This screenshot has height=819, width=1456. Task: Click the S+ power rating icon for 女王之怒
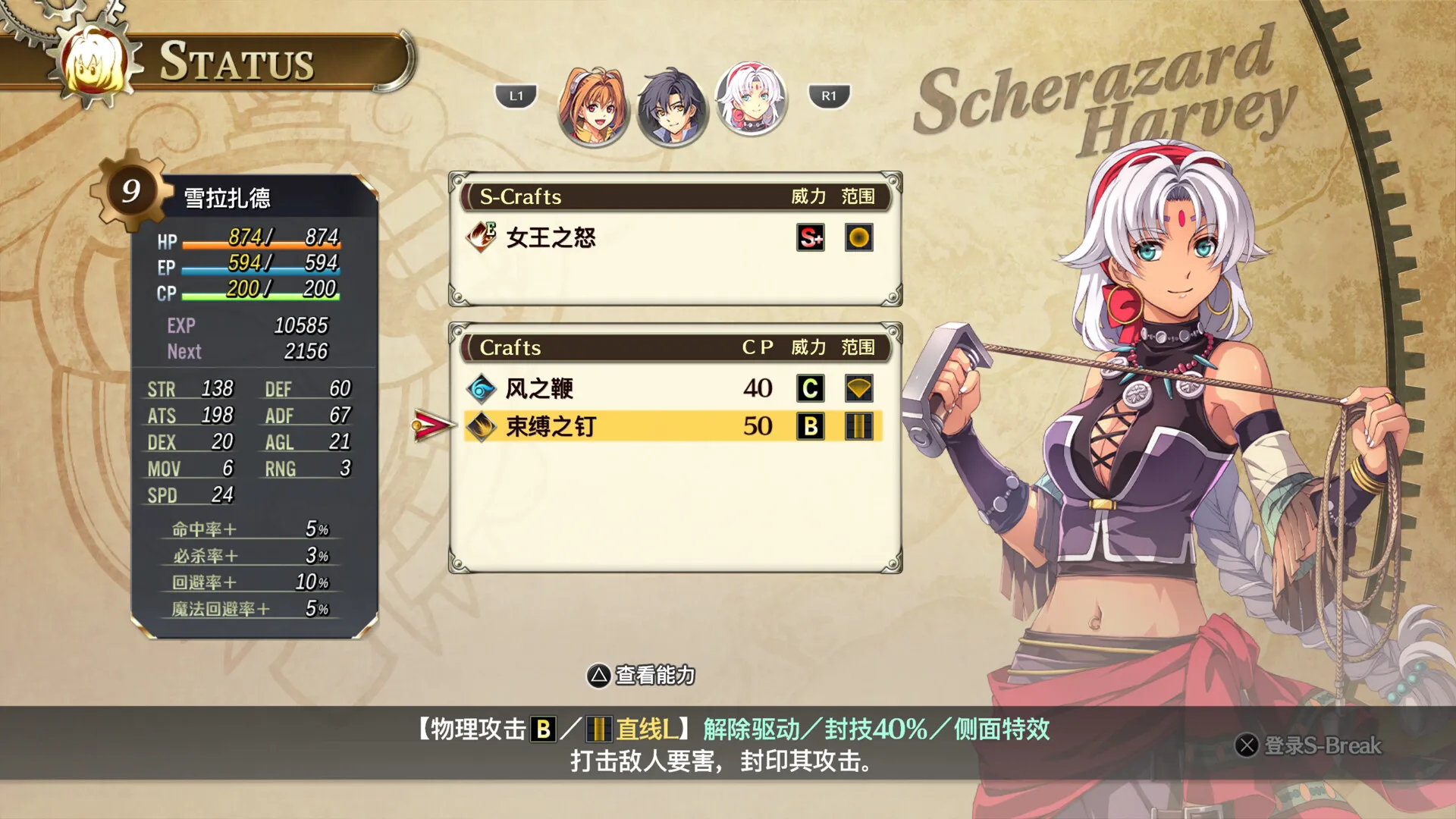pos(809,237)
